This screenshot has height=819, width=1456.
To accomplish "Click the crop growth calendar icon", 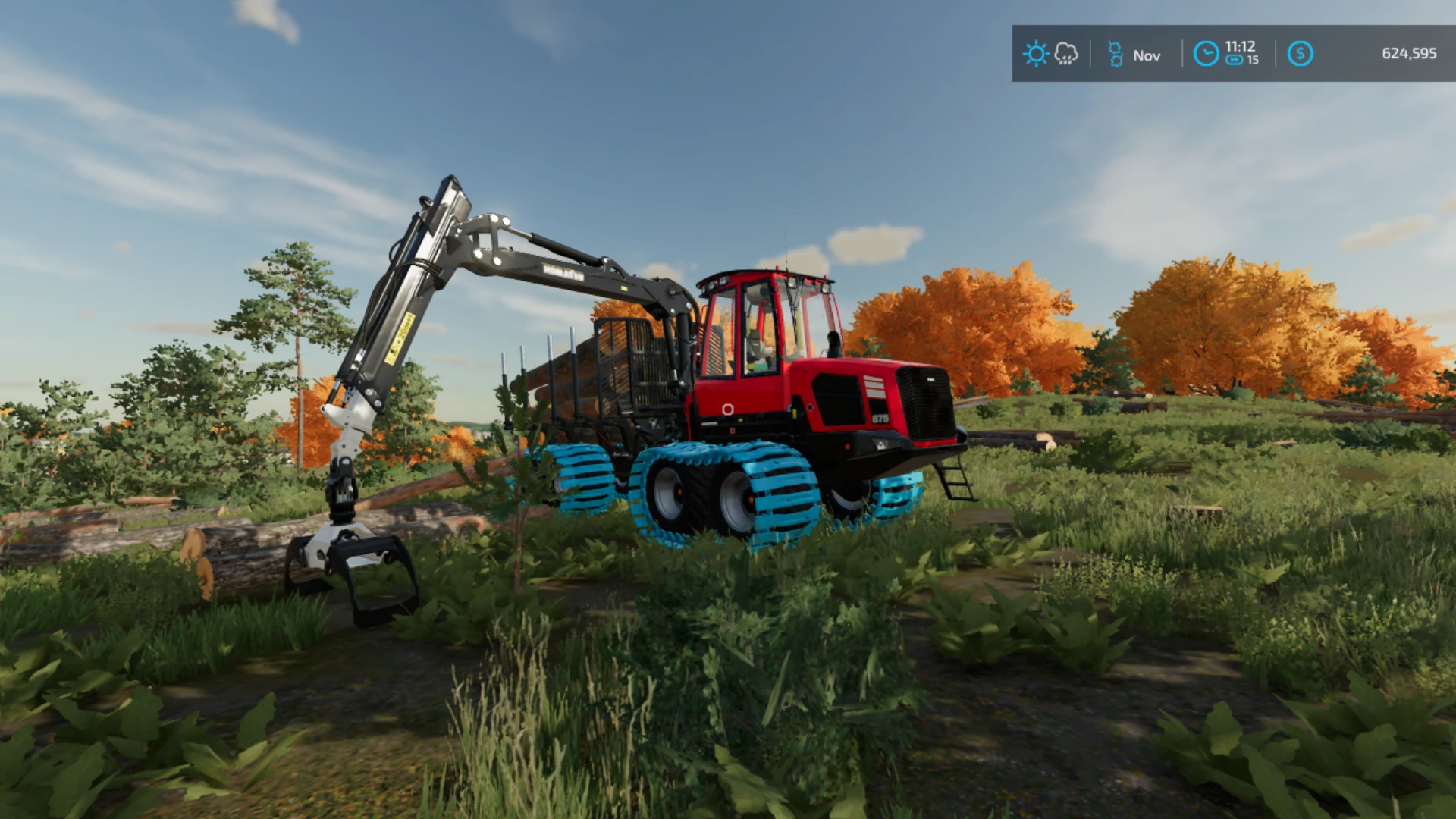I will [1116, 54].
